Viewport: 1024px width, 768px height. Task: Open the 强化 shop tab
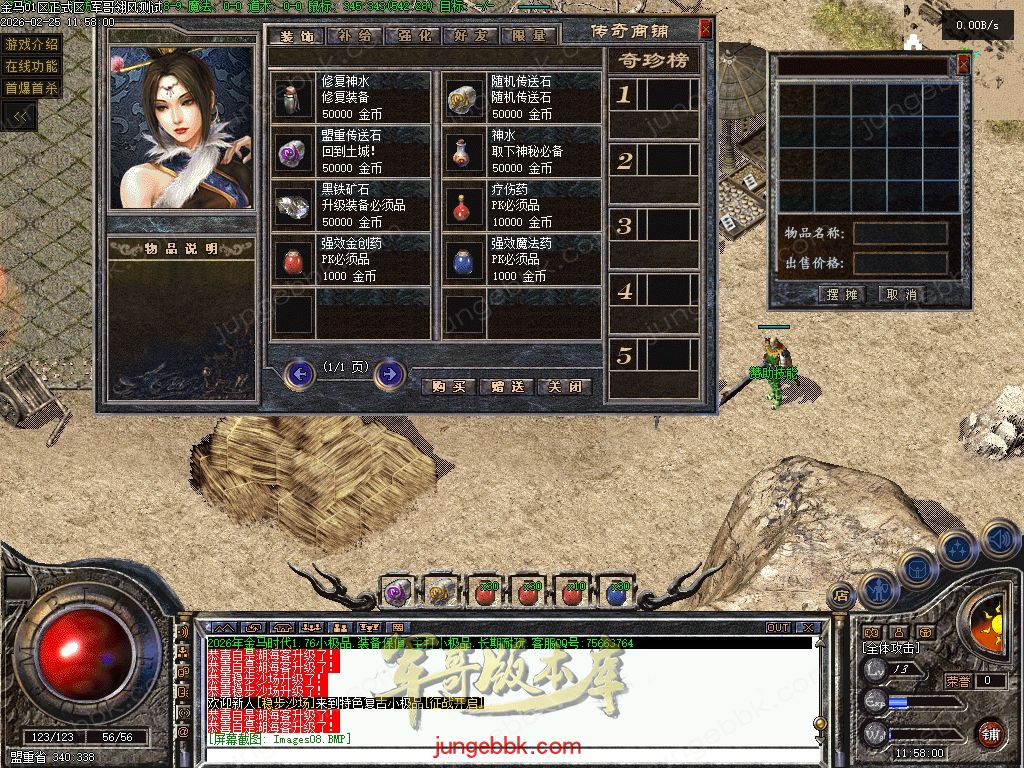point(414,35)
